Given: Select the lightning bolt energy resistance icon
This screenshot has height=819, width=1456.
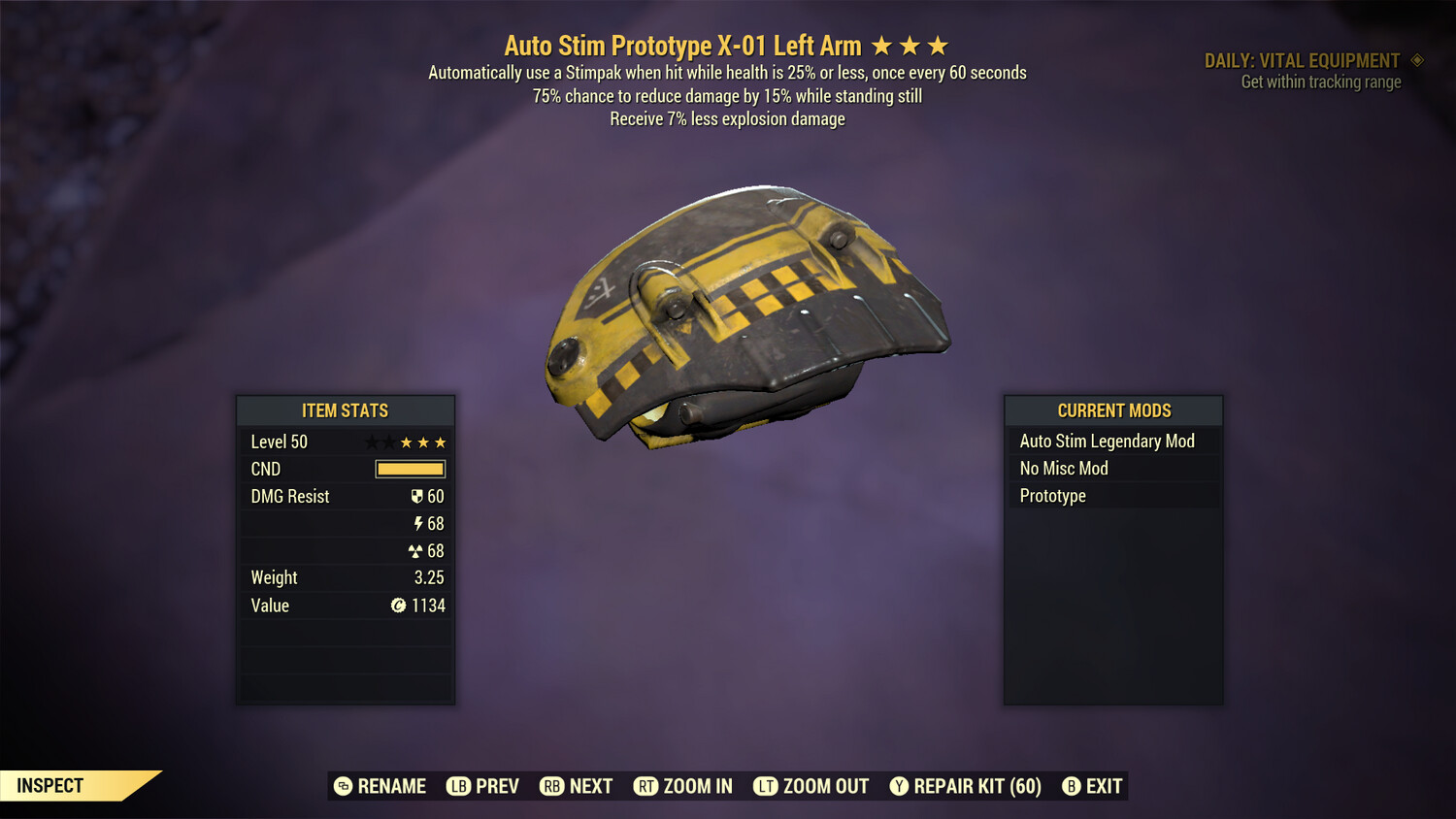Looking at the screenshot, I should point(419,523).
